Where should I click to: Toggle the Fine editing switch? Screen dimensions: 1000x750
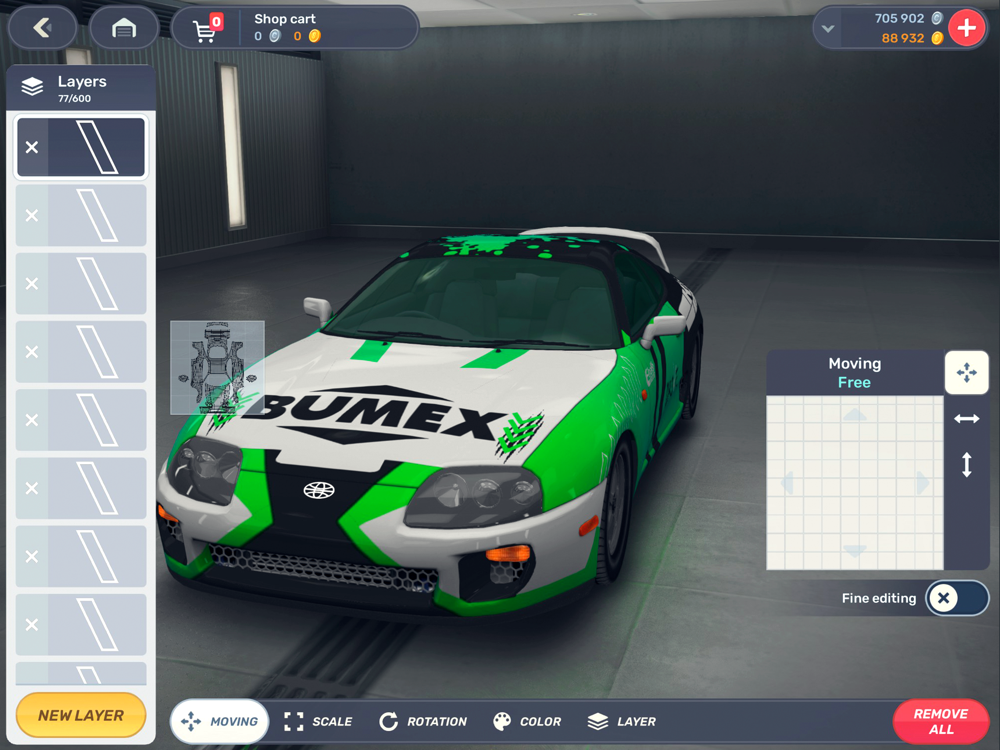(956, 598)
